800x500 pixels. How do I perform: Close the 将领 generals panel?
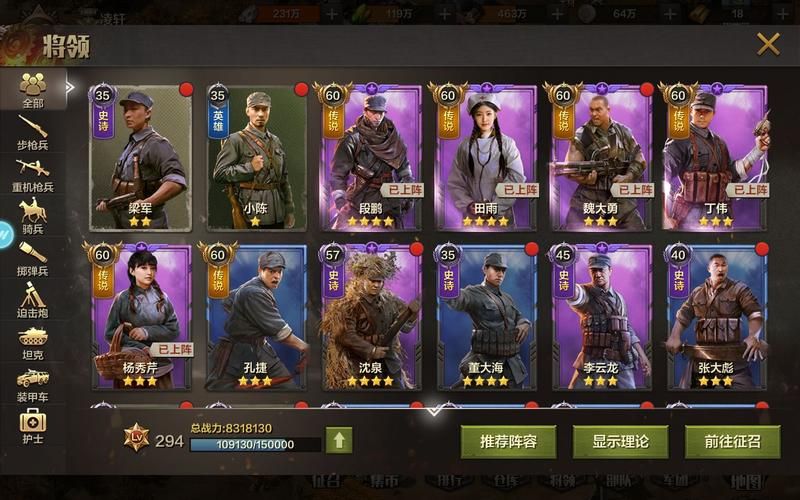click(767, 43)
